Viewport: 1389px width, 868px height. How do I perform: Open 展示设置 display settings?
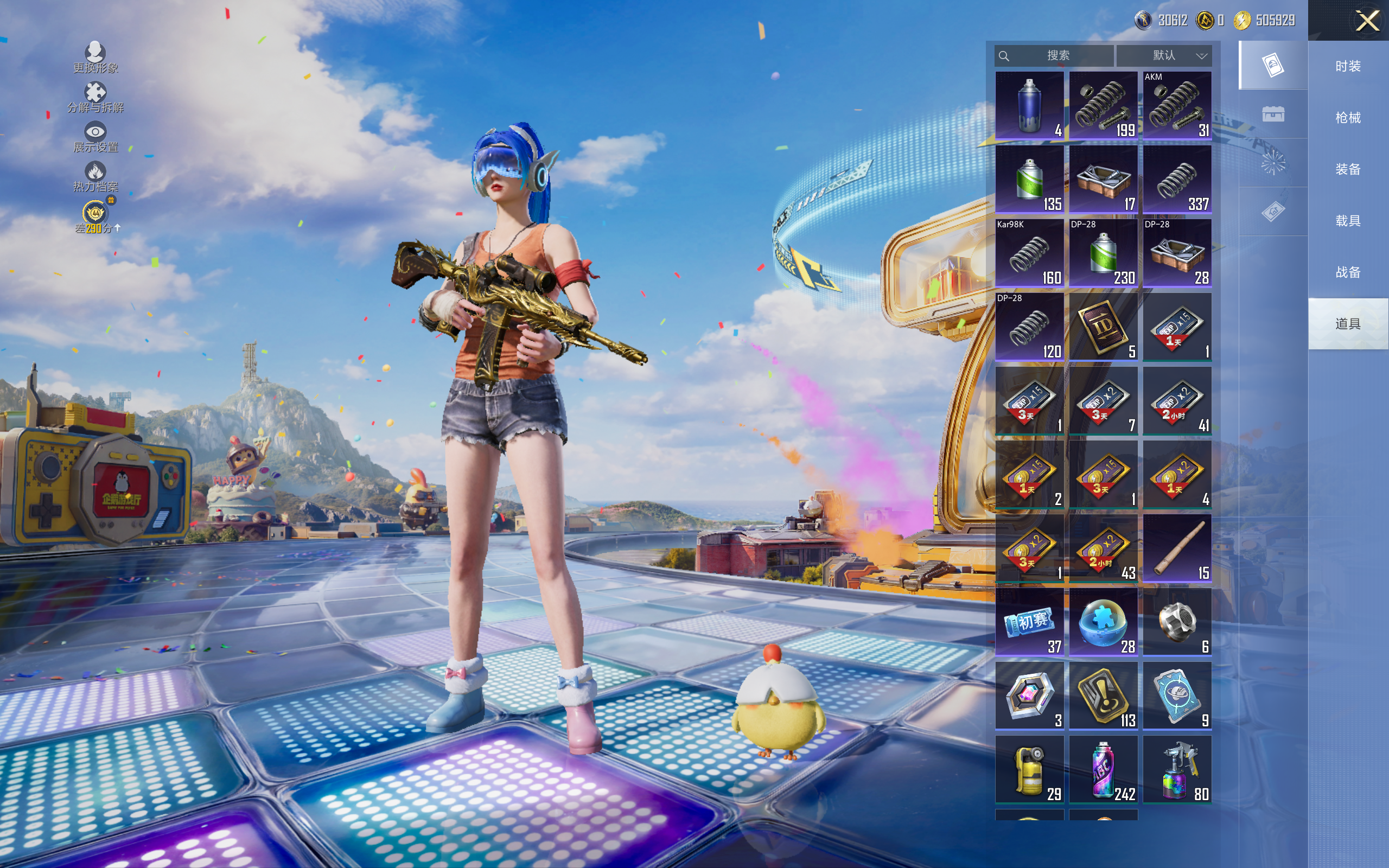(x=95, y=137)
